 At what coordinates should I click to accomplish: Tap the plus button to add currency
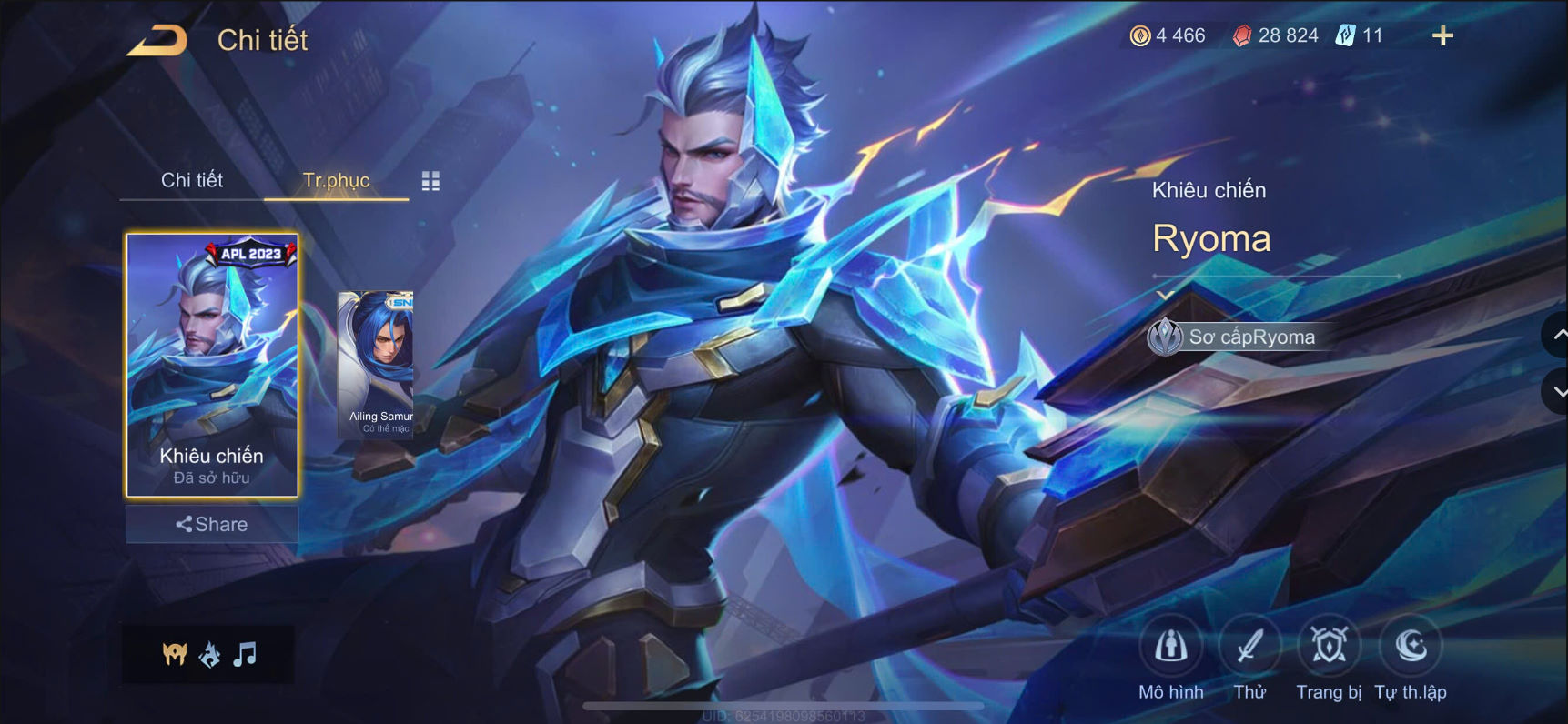point(1442,35)
